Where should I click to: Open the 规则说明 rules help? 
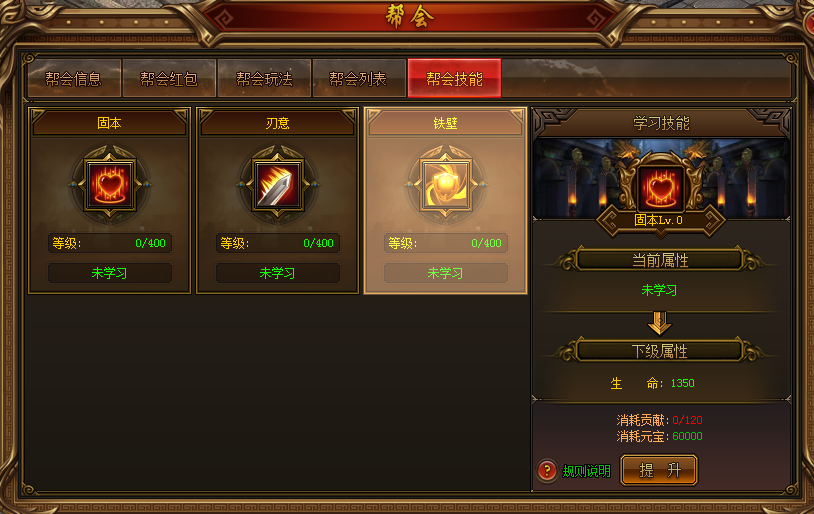click(575, 471)
